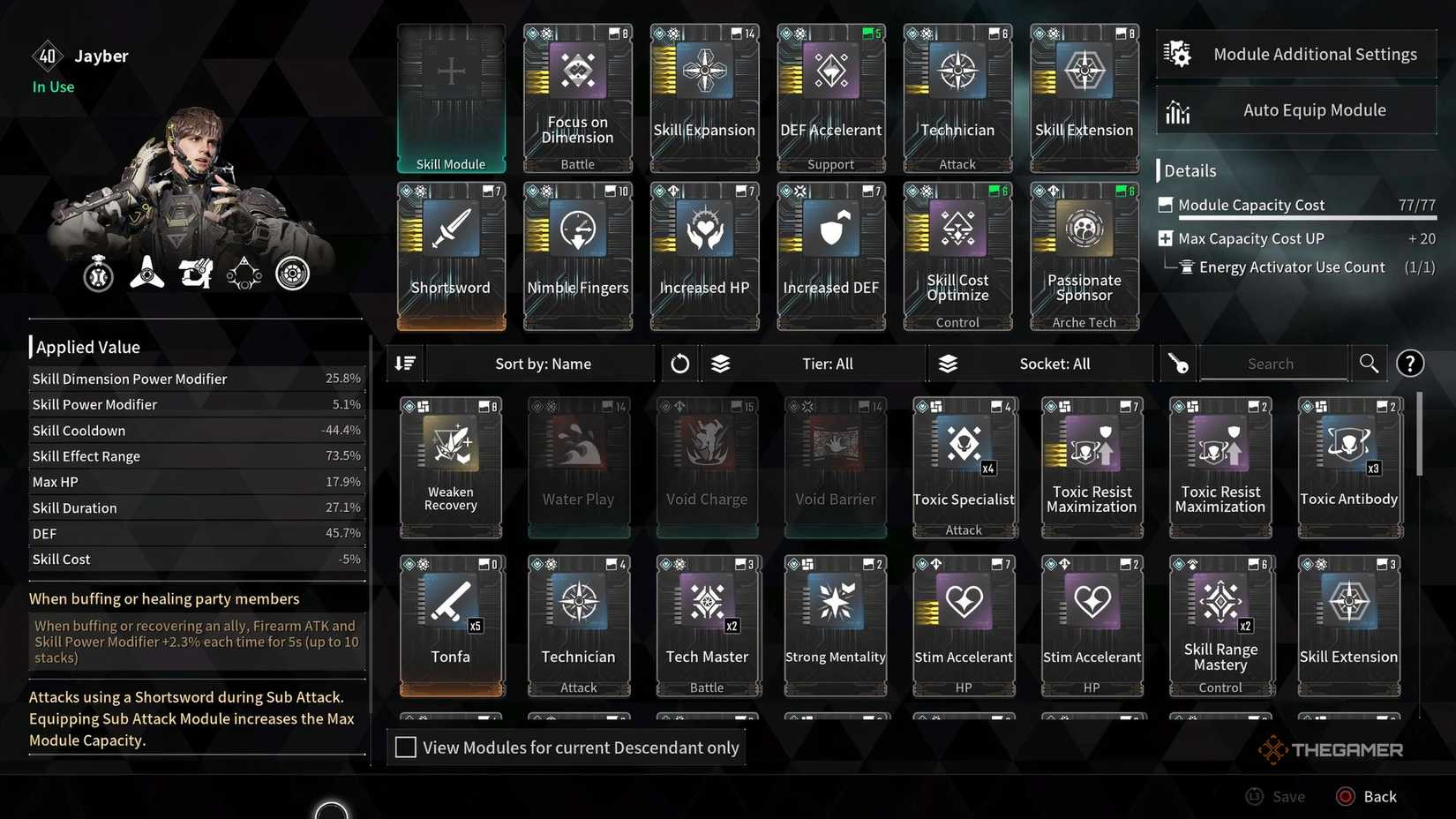Select the equipped Shortsword module
This screenshot has height=819, width=1456.
451,256
